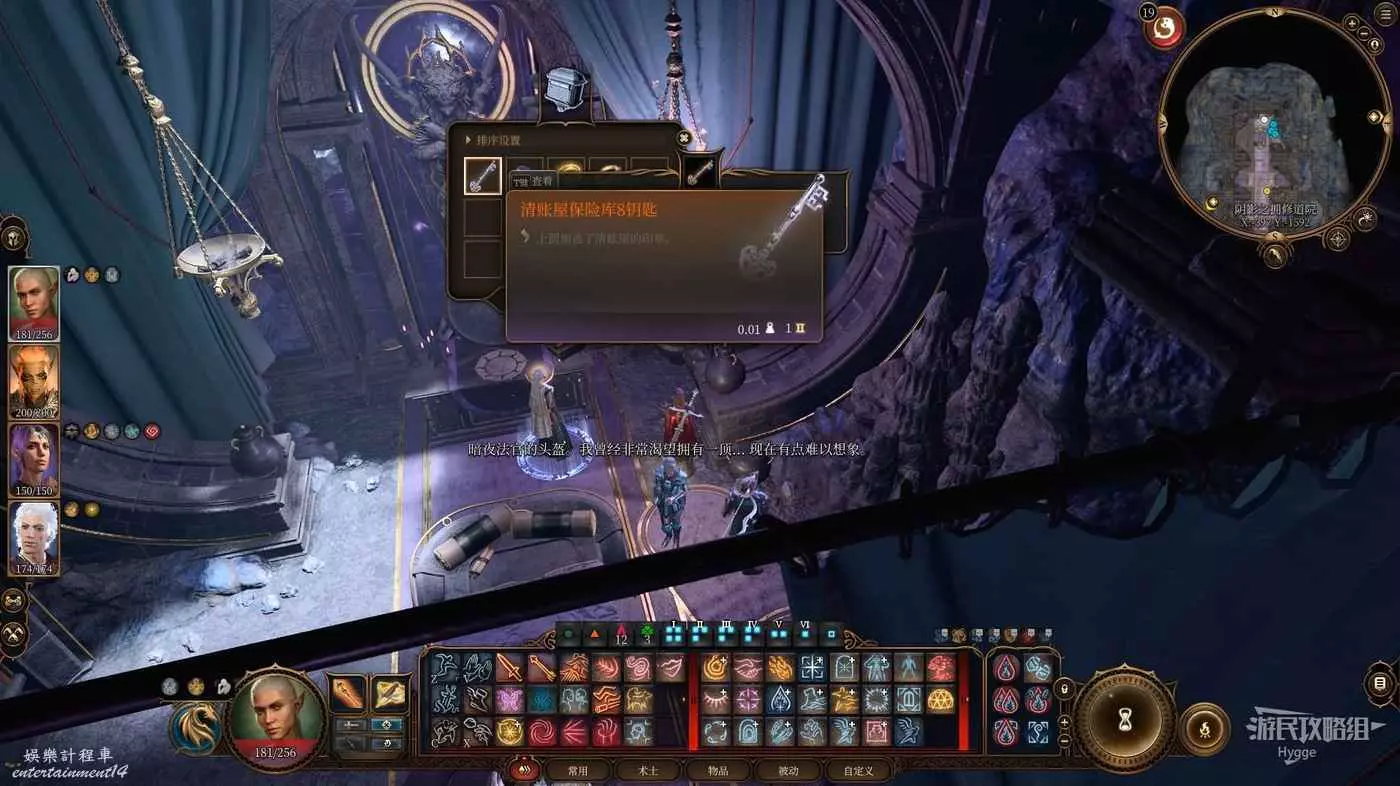Image resolution: width=1400 pixels, height=786 pixels.
Task: Open the 自定义 custom hotbar tab
Action: (x=858, y=770)
